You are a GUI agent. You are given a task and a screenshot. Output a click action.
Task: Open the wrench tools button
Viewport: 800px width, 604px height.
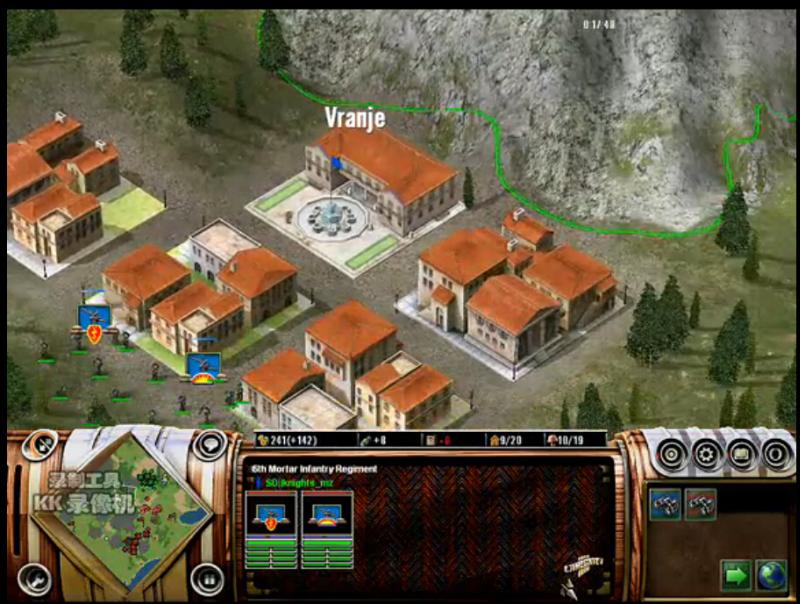coord(34,577)
